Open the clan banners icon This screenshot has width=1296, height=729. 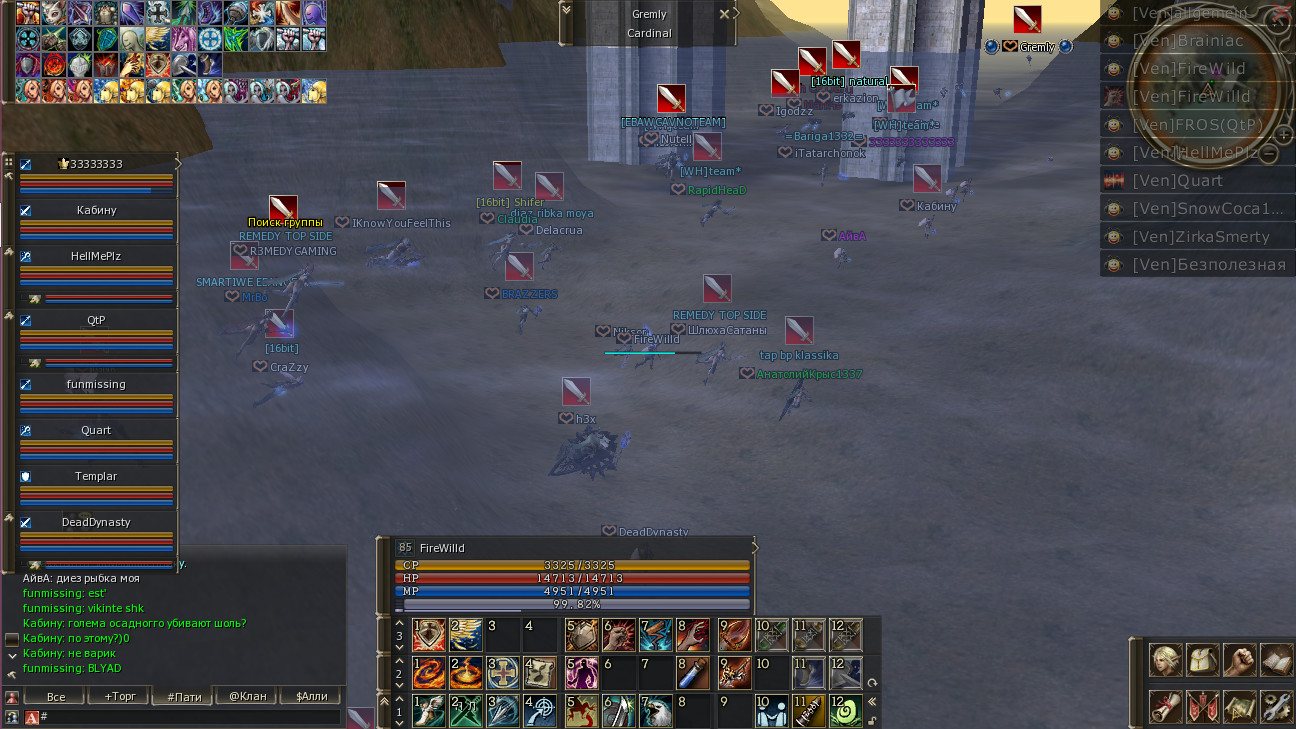click(x=1203, y=706)
